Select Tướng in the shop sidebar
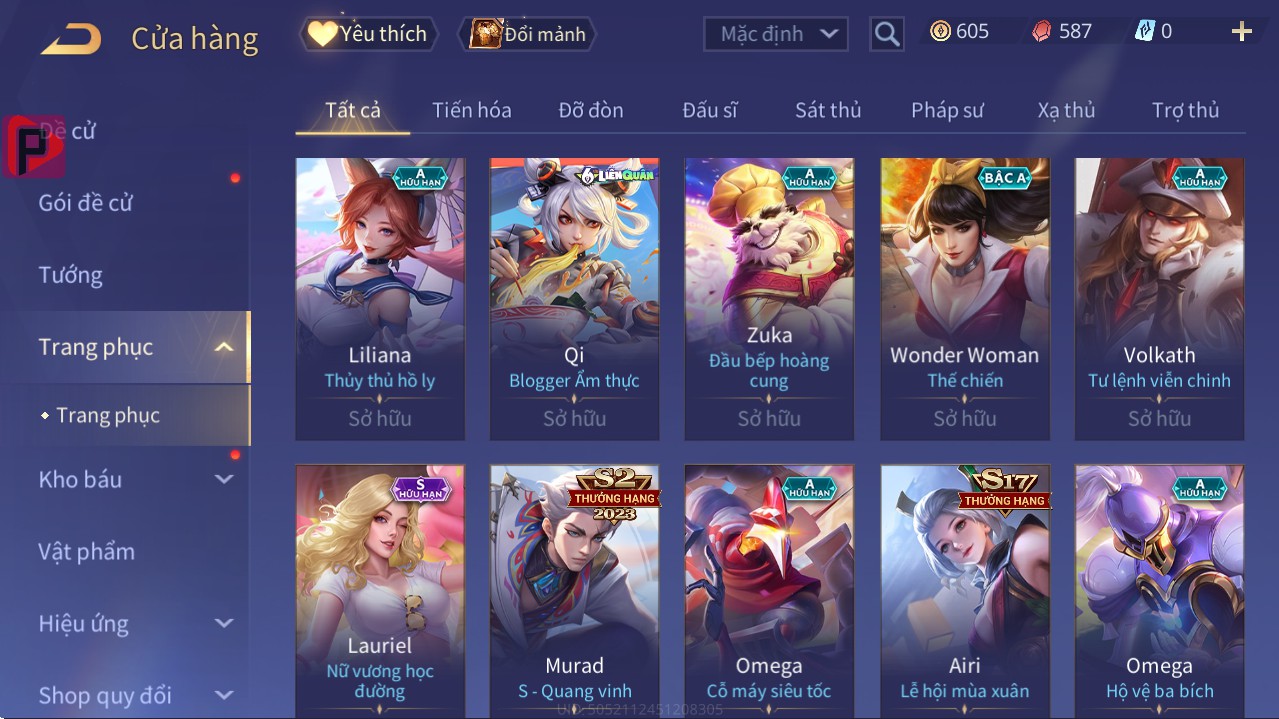This screenshot has height=719, width=1279. pos(71,275)
